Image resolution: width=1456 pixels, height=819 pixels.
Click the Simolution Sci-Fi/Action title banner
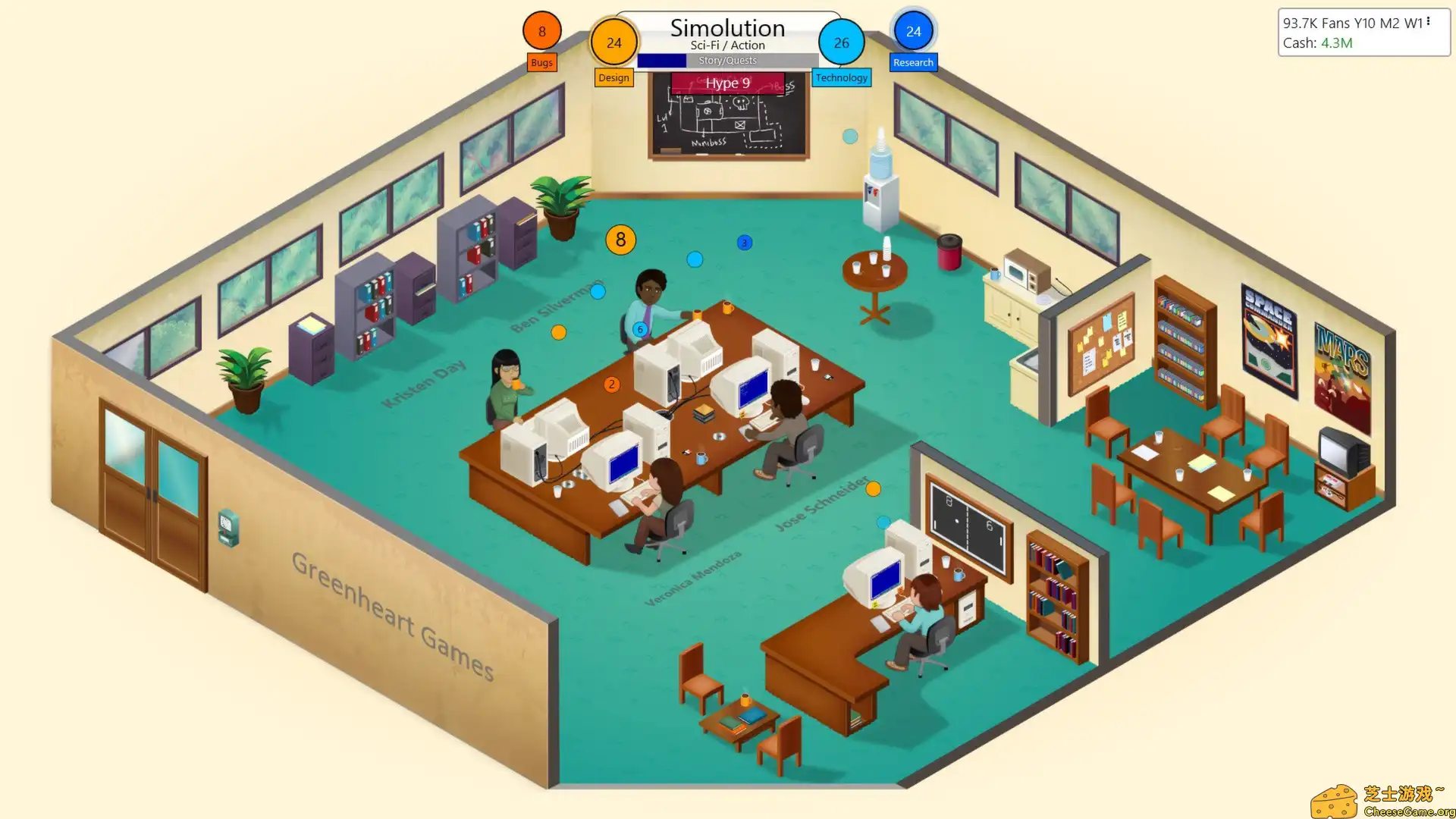point(726,29)
